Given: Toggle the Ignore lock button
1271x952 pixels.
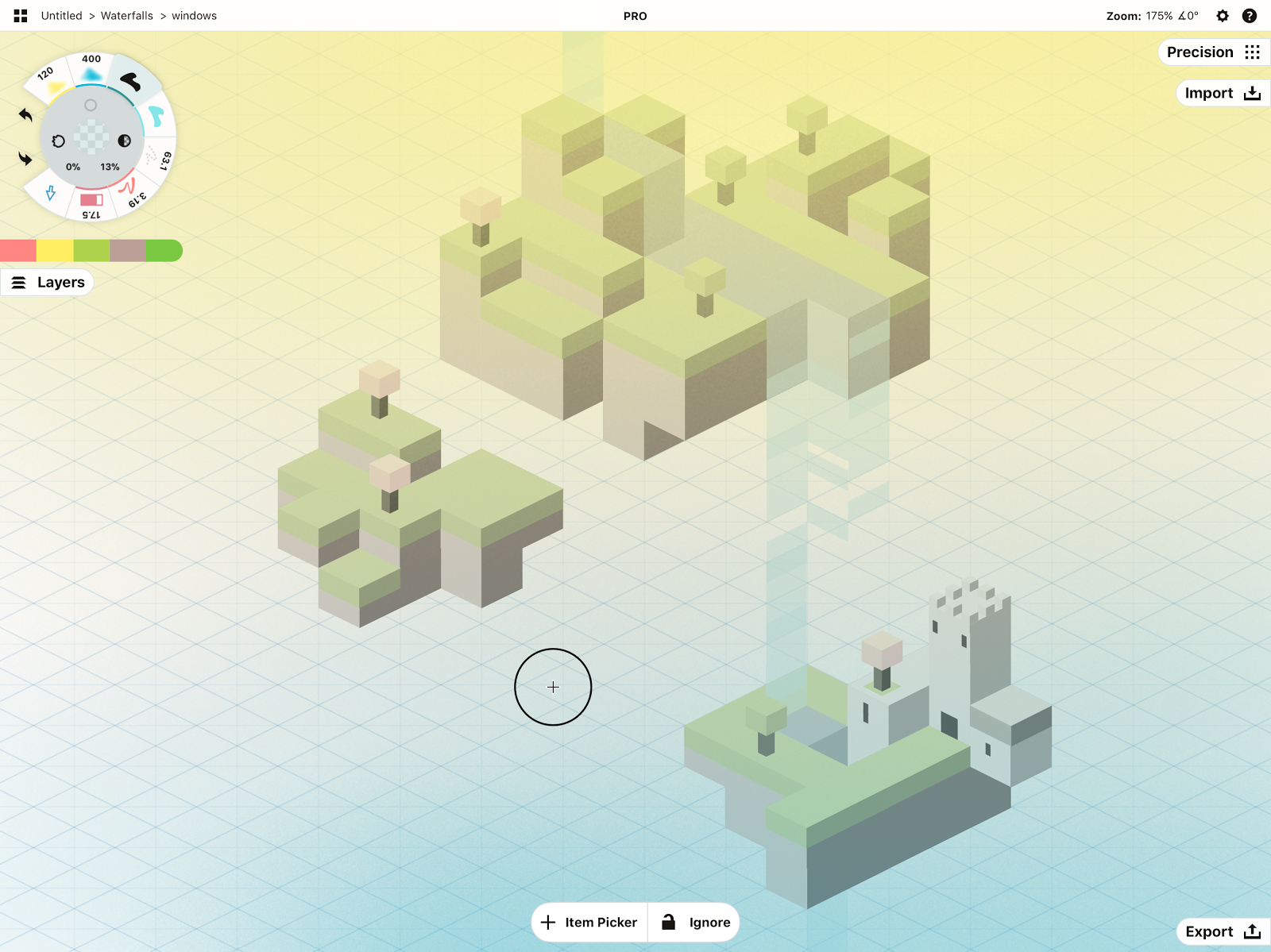Looking at the screenshot, I should point(695,922).
